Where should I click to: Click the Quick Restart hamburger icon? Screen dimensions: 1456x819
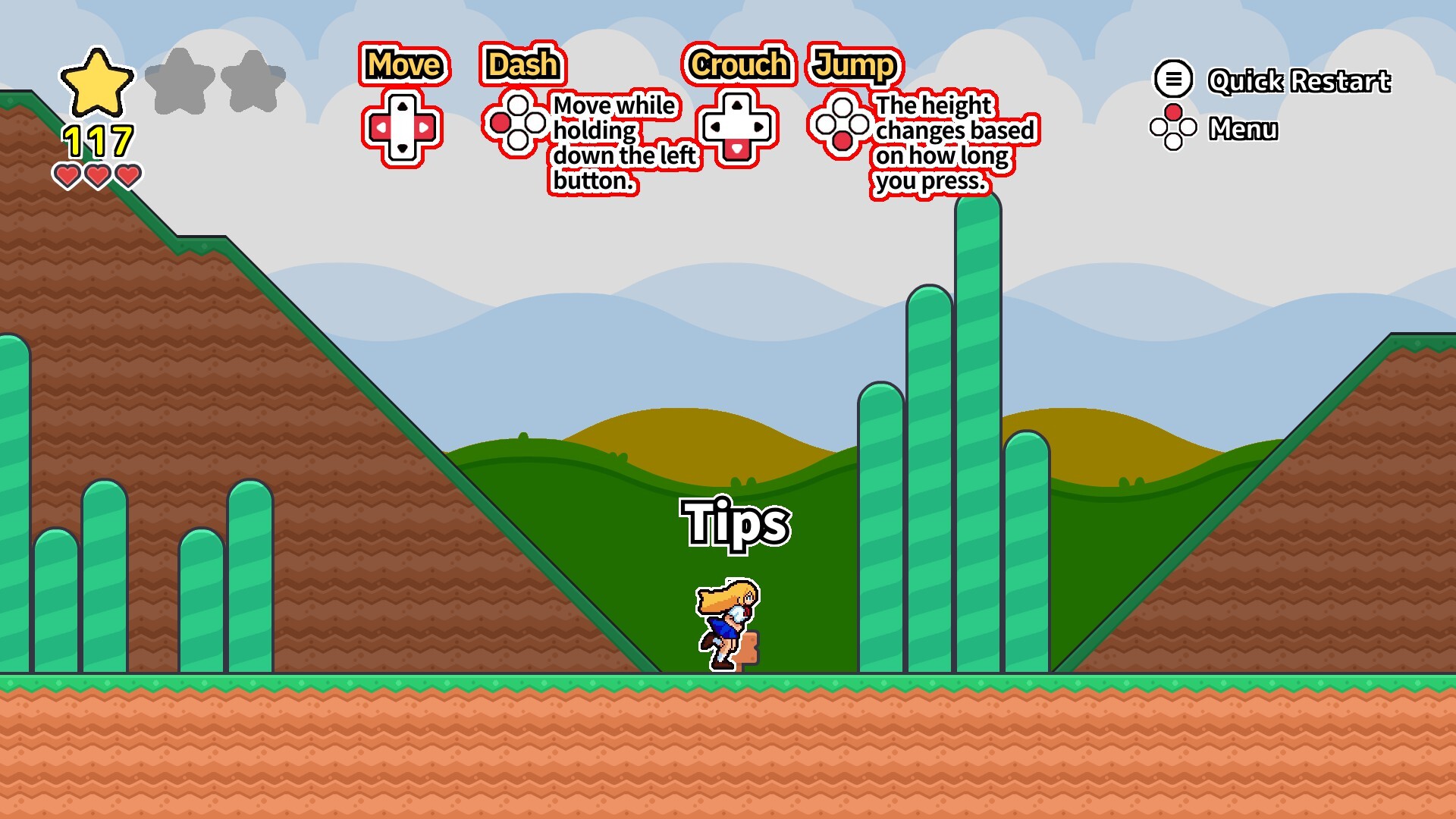[x=1173, y=79]
